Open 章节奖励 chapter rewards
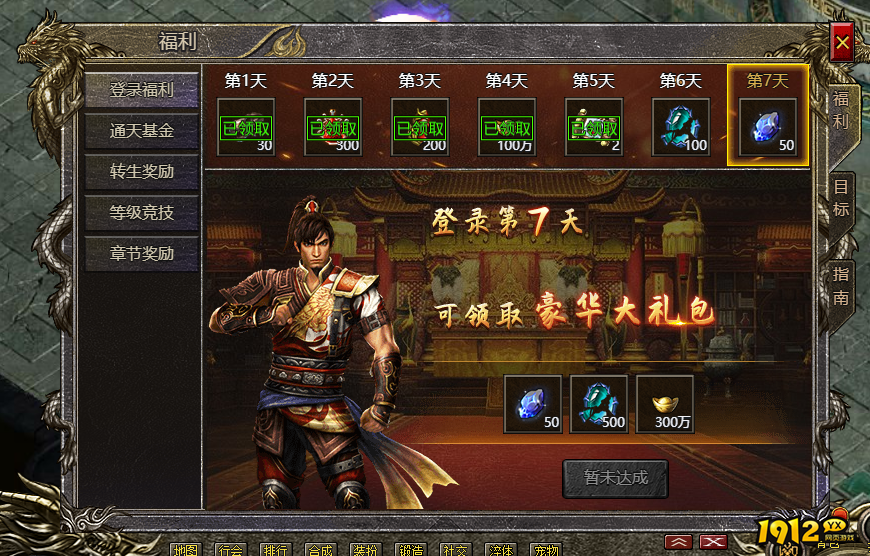 141,254
